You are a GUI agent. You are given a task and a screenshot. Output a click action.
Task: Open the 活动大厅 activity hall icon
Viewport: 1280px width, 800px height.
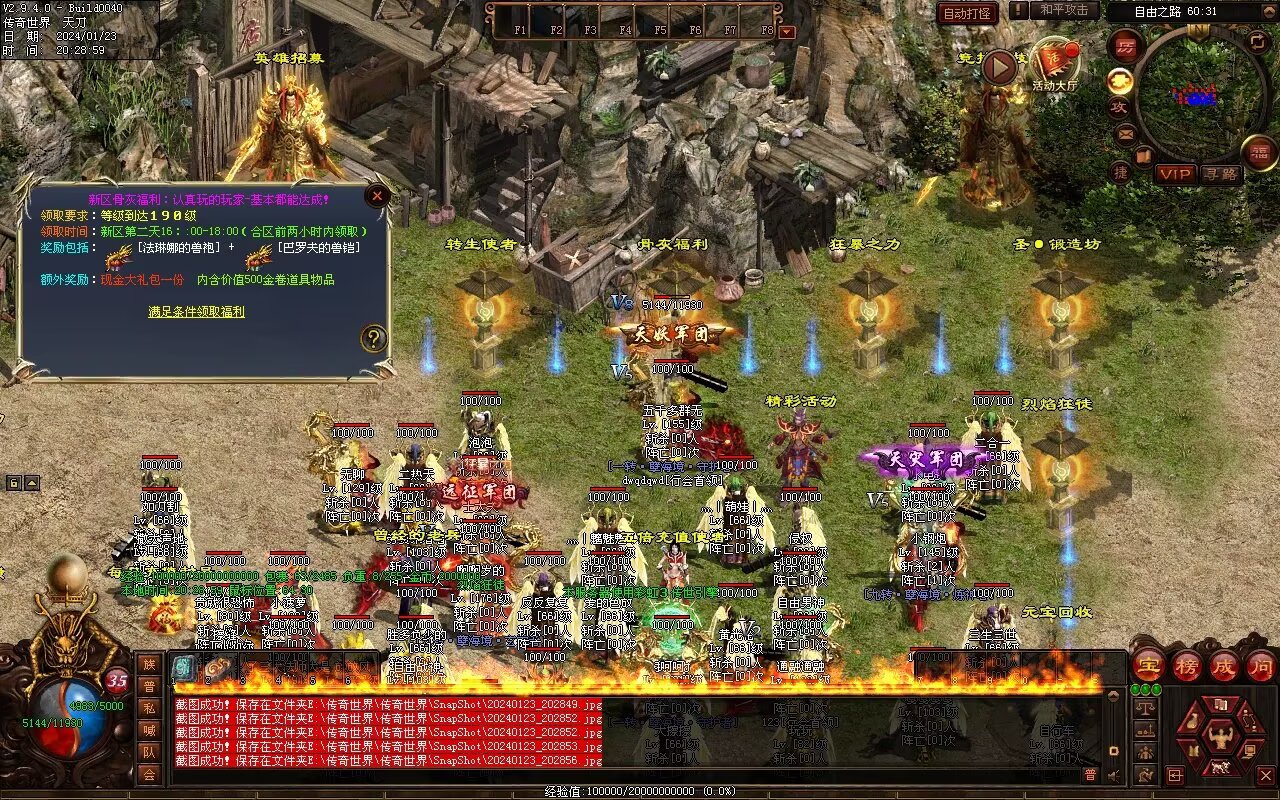point(1055,65)
